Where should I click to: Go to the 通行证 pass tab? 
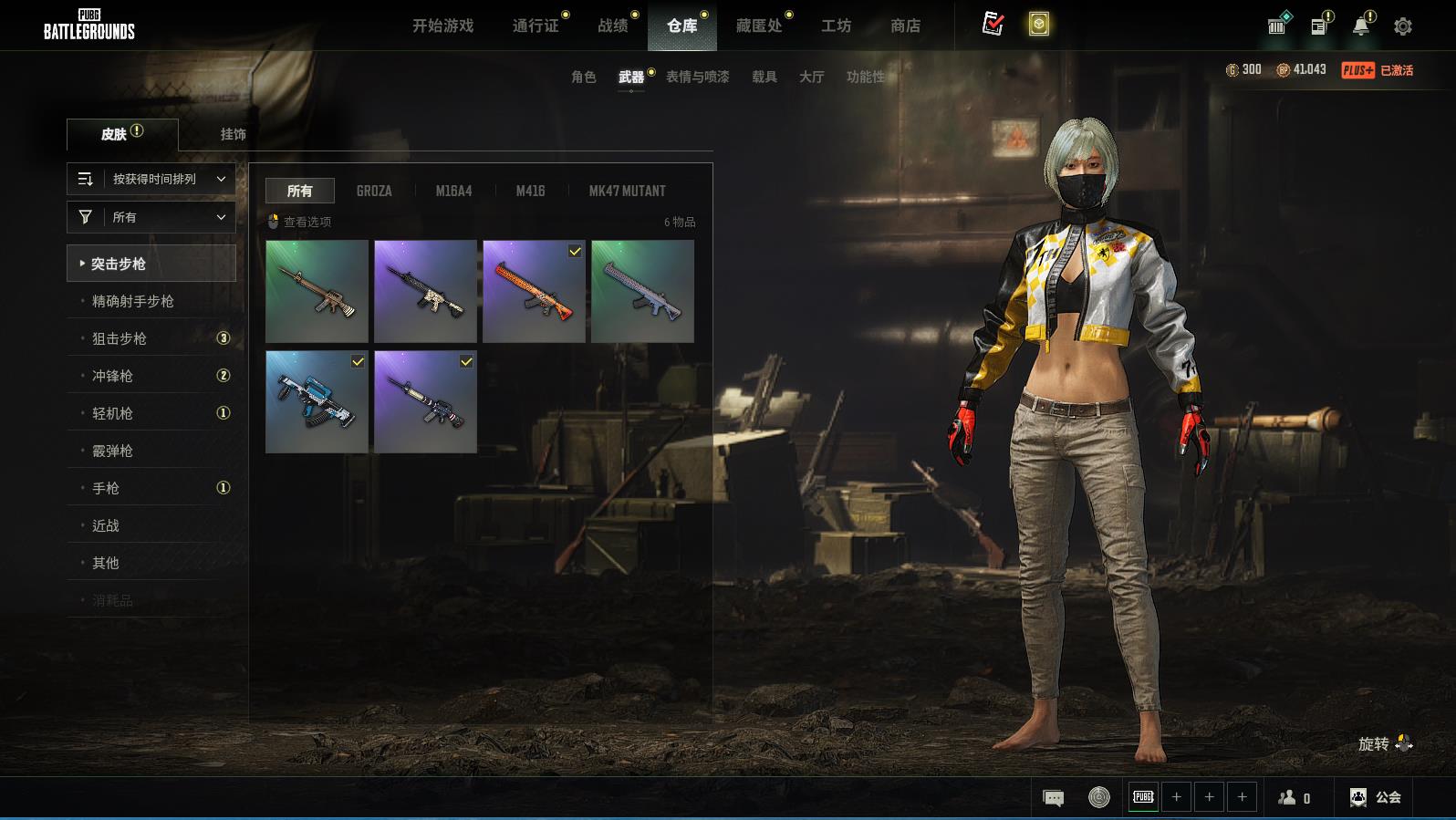pos(536,26)
